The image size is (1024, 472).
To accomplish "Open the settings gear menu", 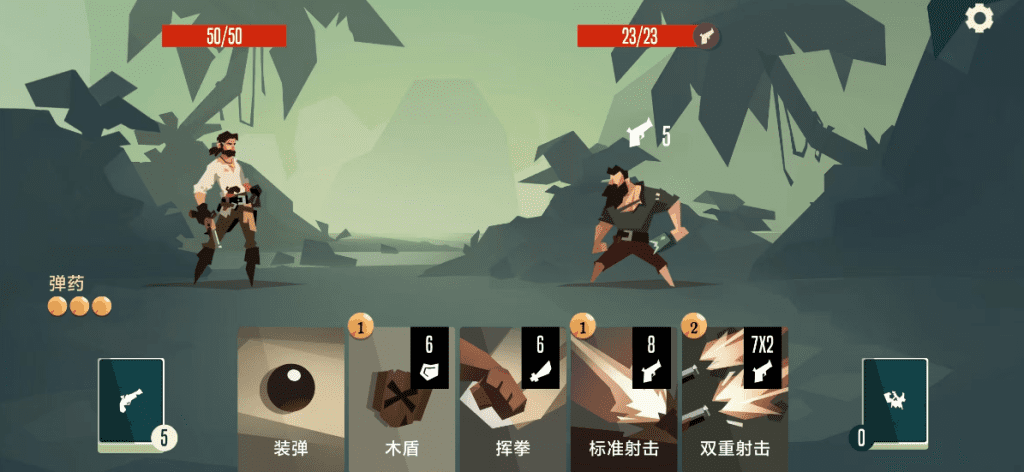I will pos(979,17).
